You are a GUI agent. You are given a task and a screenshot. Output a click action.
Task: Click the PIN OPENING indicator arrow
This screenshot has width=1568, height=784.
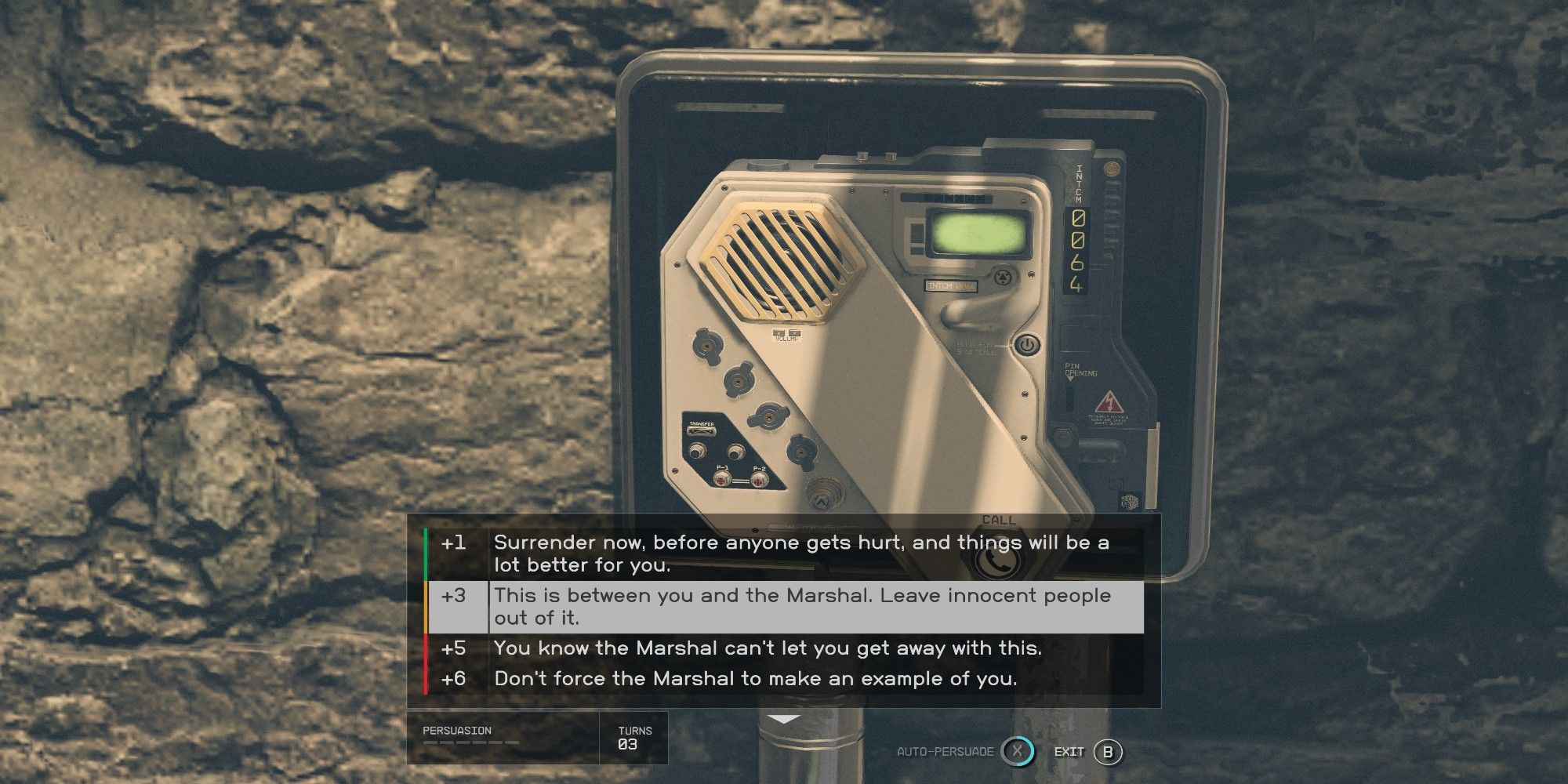pos(1070,379)
